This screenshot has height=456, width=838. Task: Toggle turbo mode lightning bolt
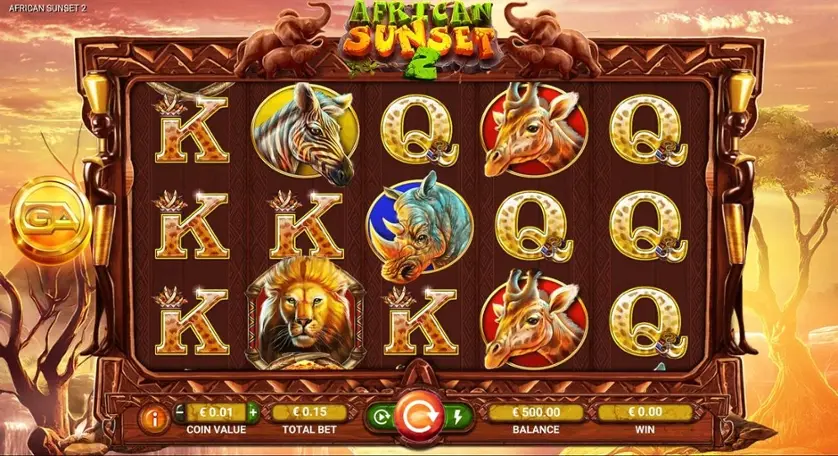click(x=457, y=415)
